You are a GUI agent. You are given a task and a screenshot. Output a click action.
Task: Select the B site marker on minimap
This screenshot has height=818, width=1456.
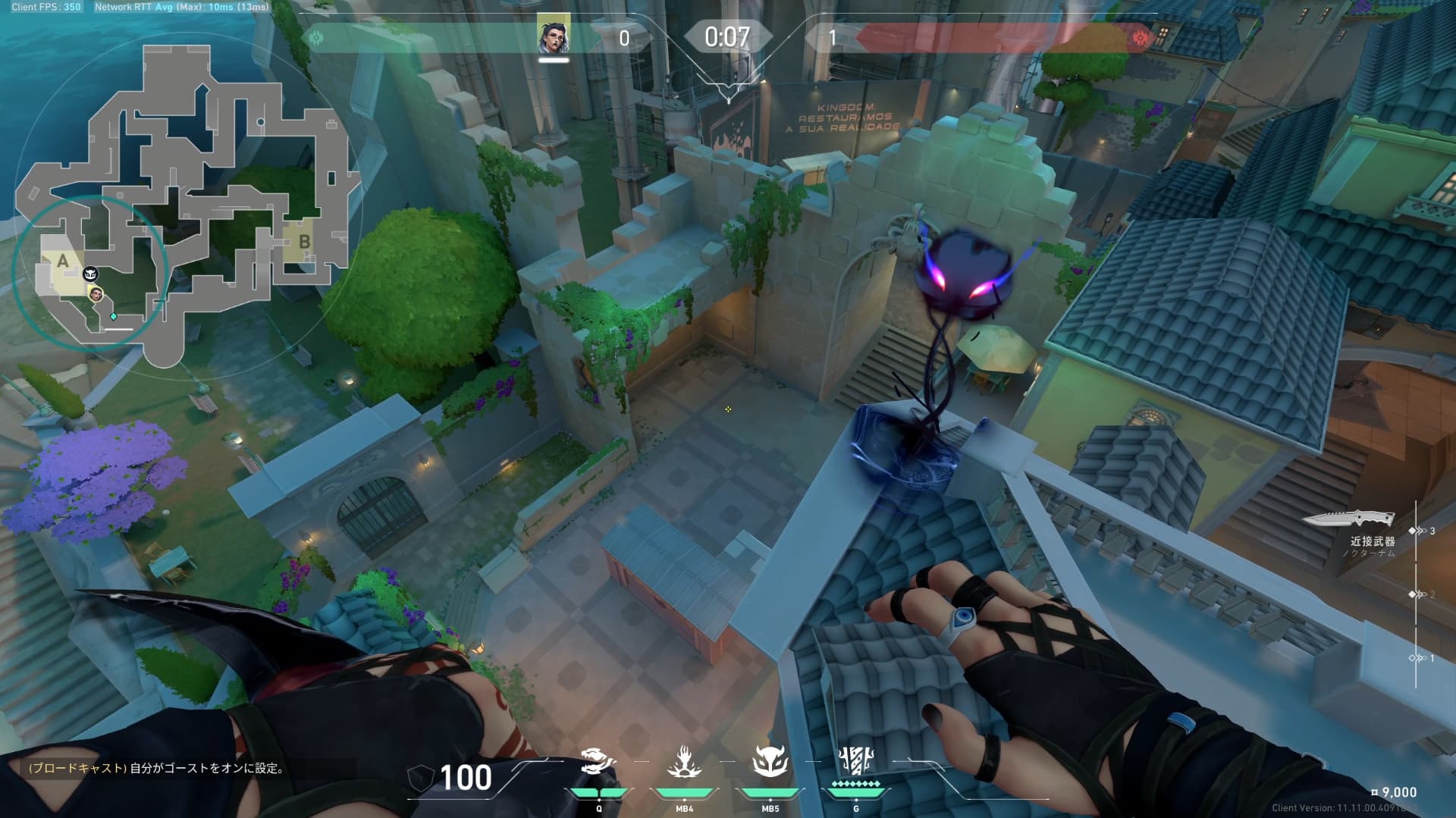304,242
